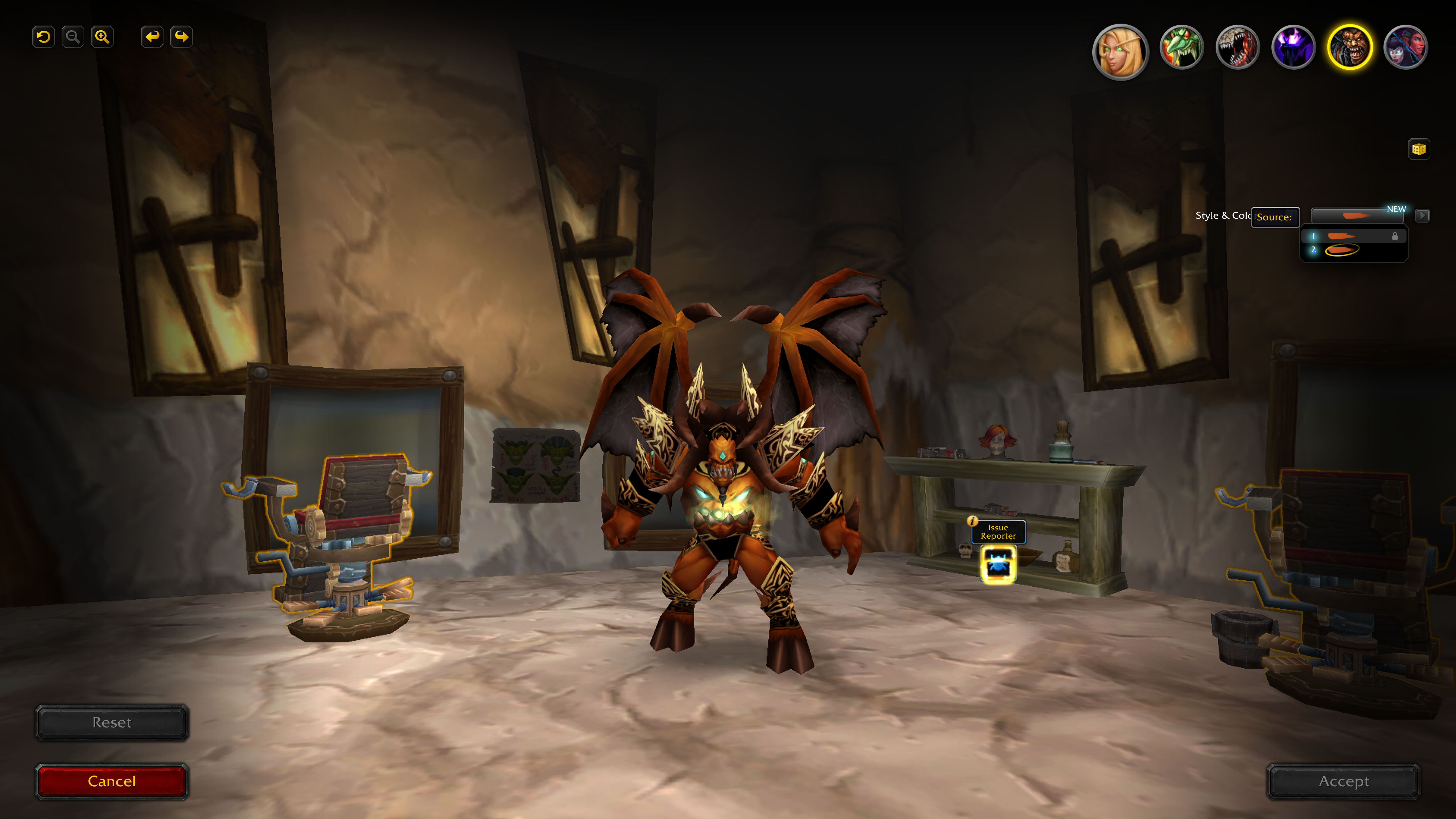1456x819 pixels.
Task: Click the dice randomize appearance icon
Action: [x=1419, y=149]
